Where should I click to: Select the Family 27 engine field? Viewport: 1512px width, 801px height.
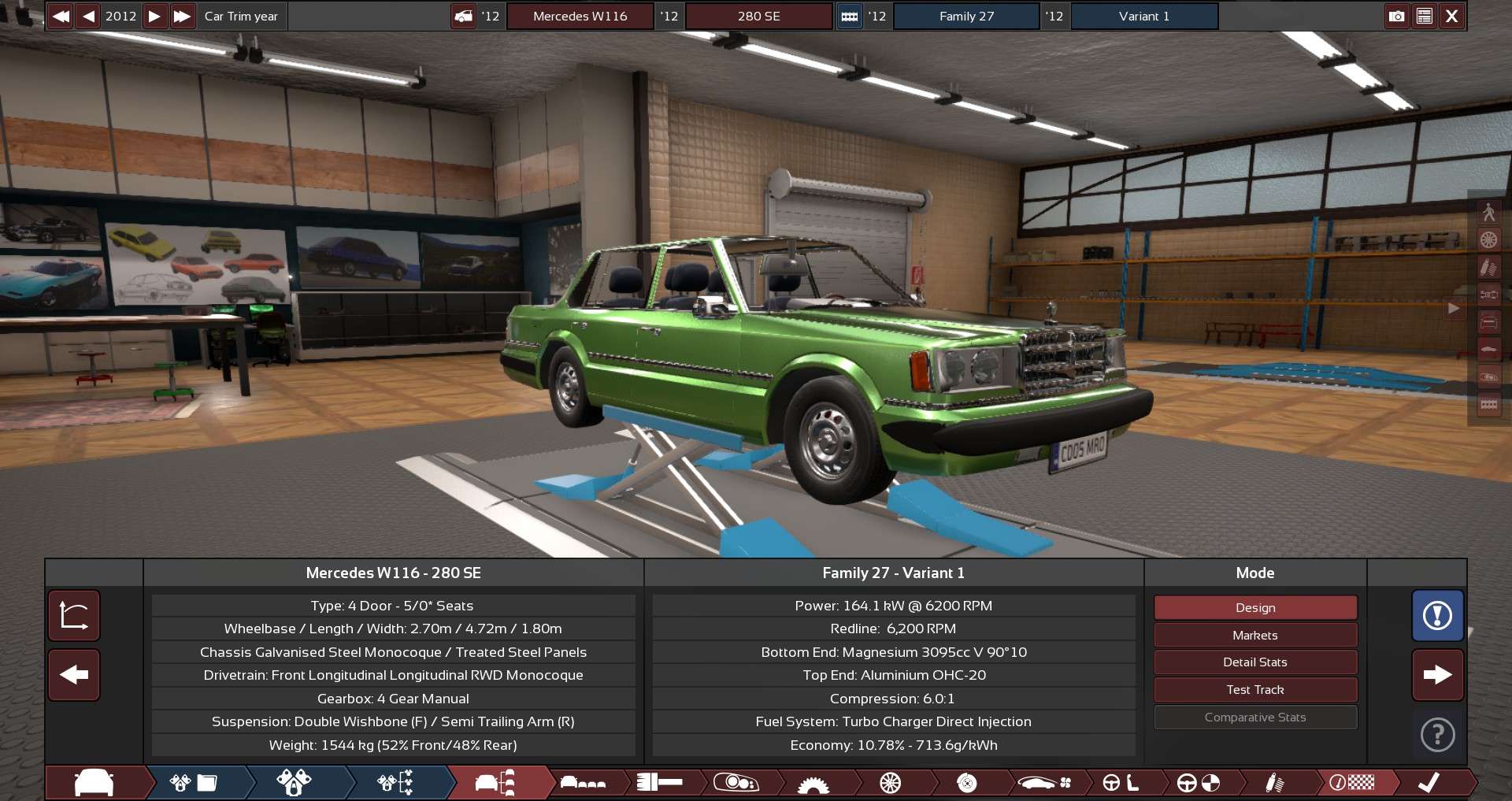tap(966, 16)
